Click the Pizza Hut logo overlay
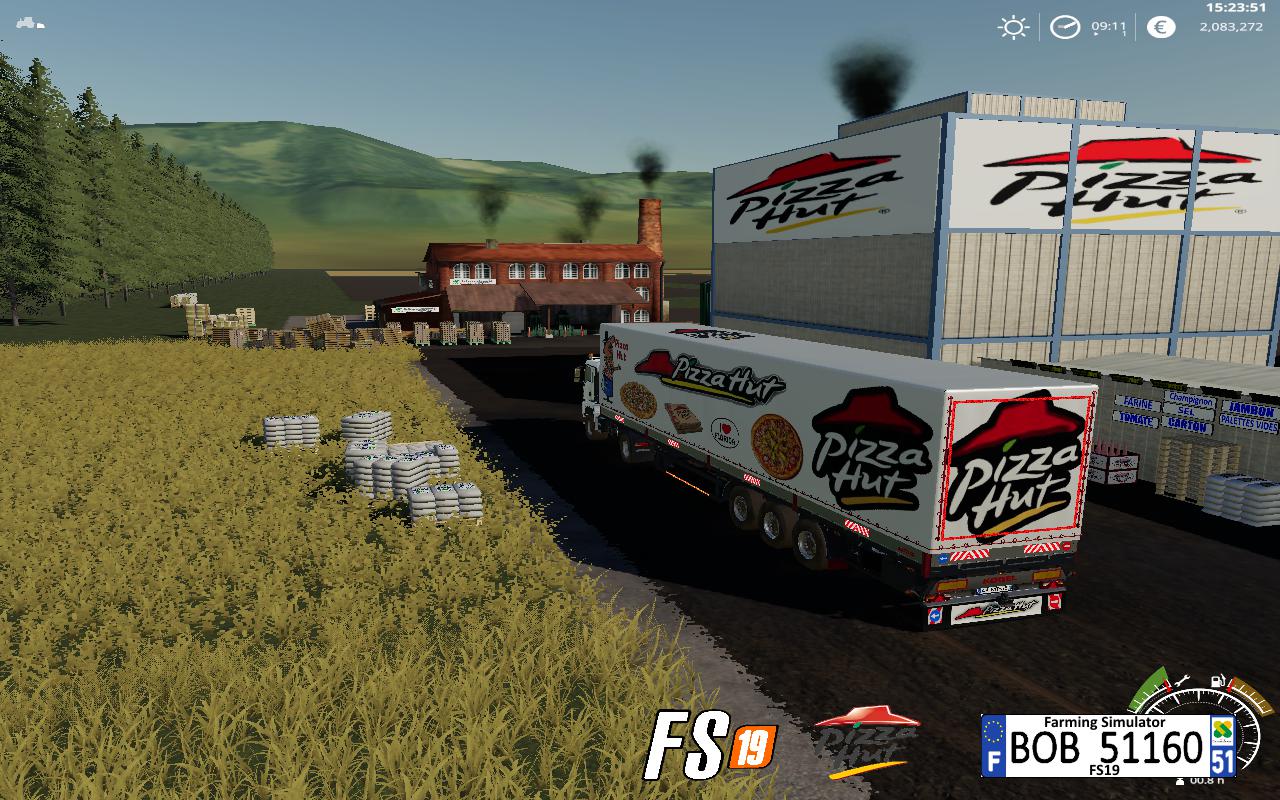Screen dimensions: 1280x800 pyautogui.click(x=865, y=739)
